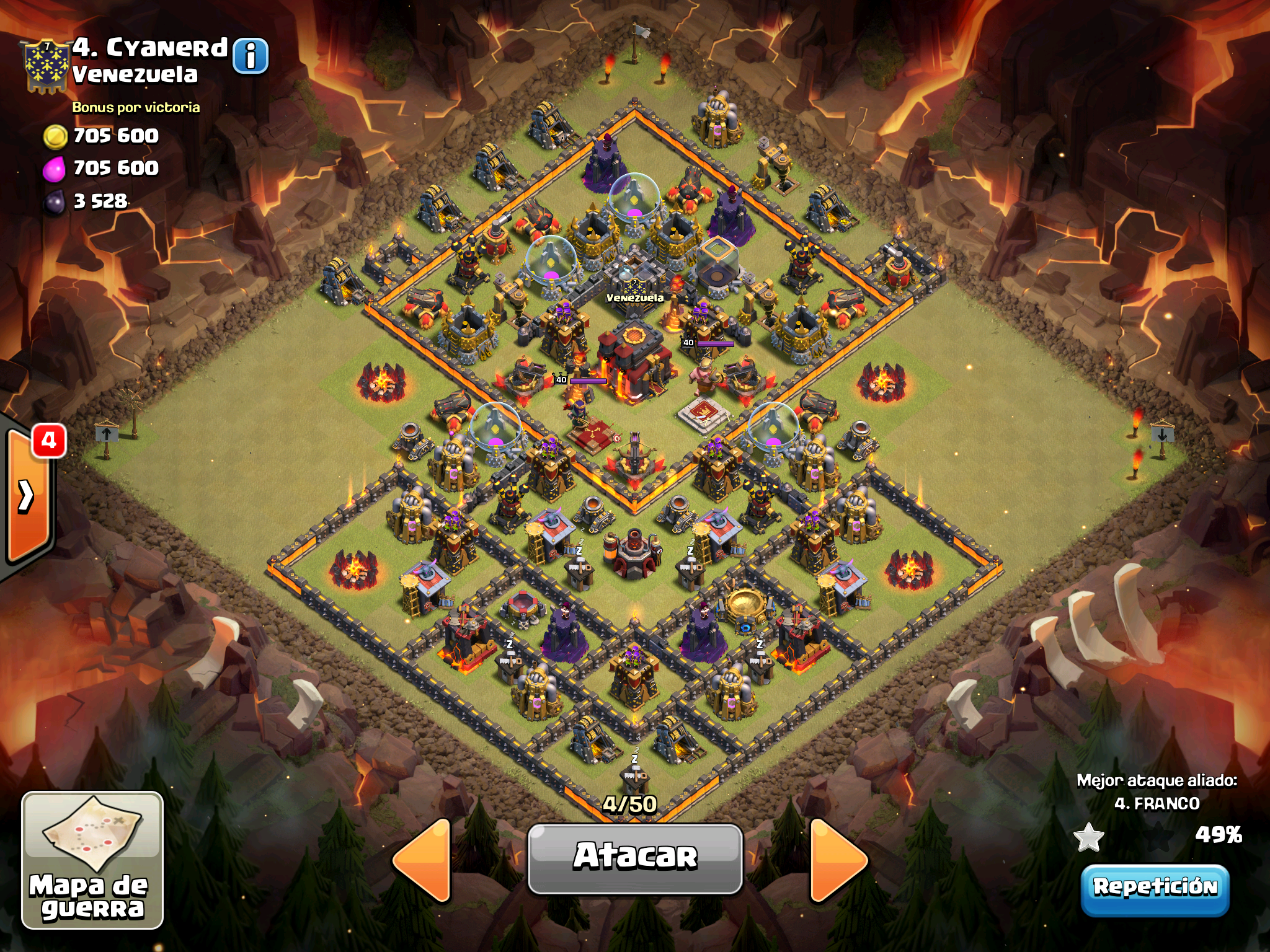Open the Mapa de guerra war map
This screenshot has height=952, width=1270.
click(x=92, y=860)
